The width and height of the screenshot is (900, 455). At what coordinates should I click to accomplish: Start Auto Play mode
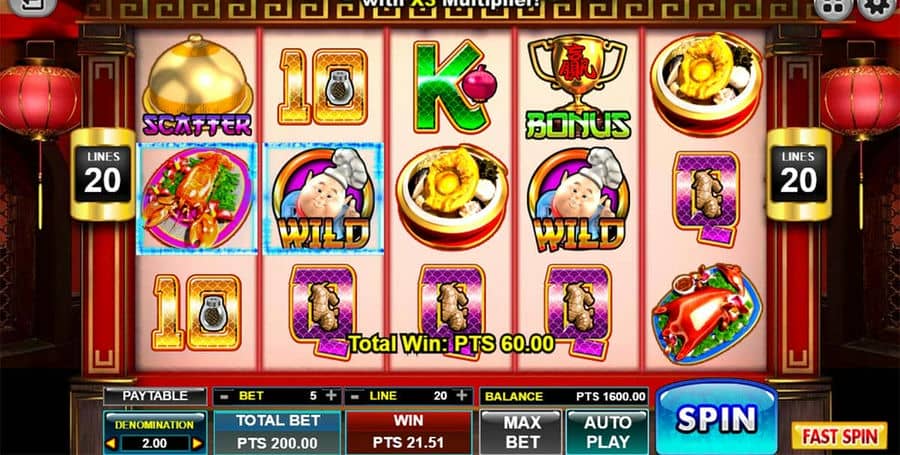point(608,431)
